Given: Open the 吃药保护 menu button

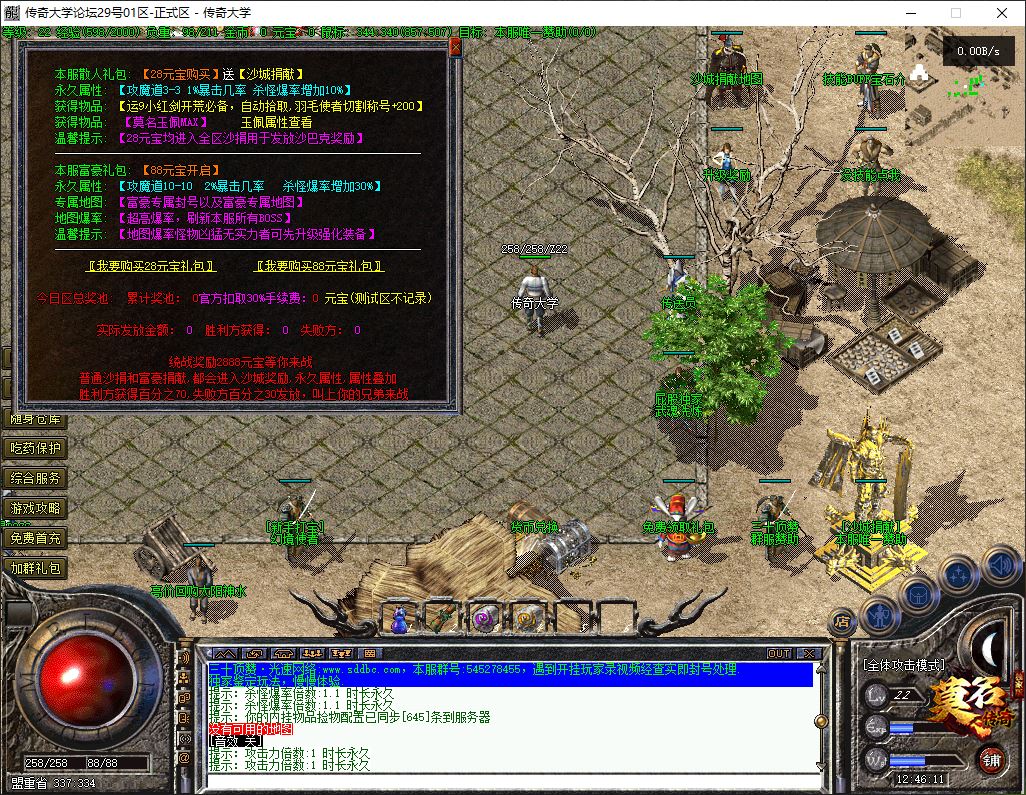Looking at the screenshot, I should click(x=36, y=449).
